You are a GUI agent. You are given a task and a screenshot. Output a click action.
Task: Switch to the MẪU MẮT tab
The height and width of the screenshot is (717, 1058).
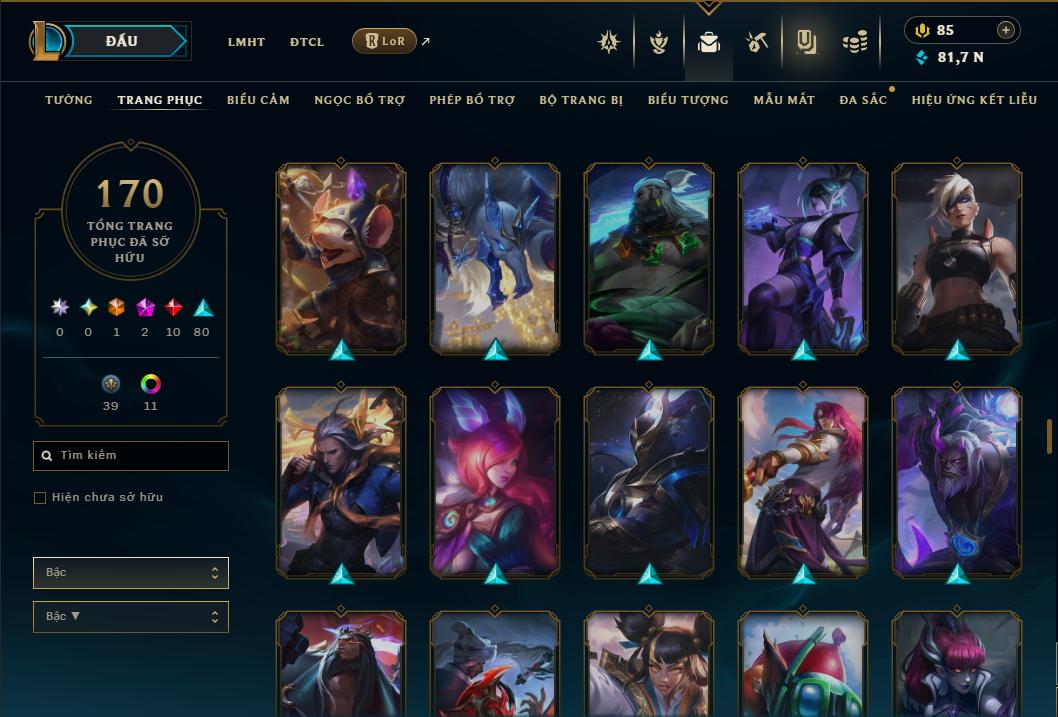coord(784,100)
